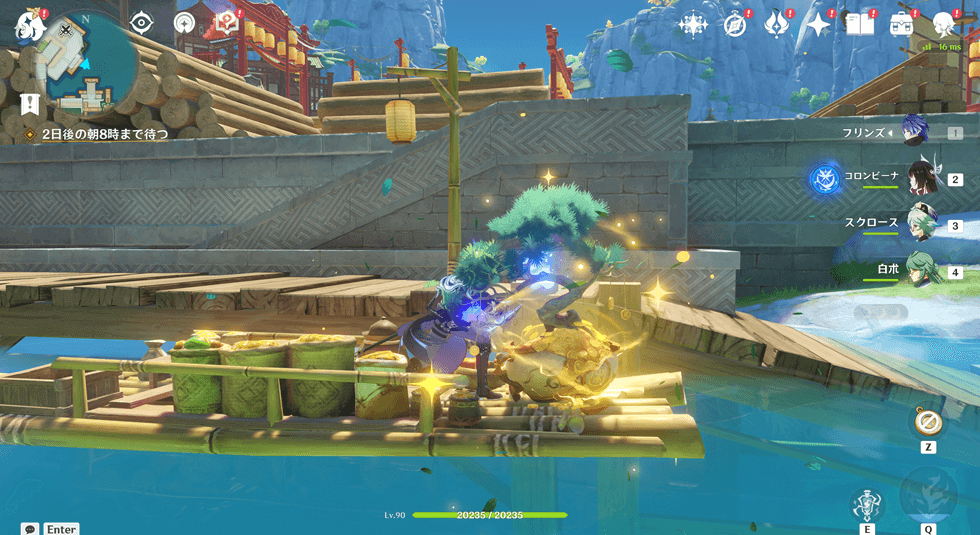Open the winged Battle Pass icon
The width and height of the screenshot is (980, 535).
pos(777,25)
